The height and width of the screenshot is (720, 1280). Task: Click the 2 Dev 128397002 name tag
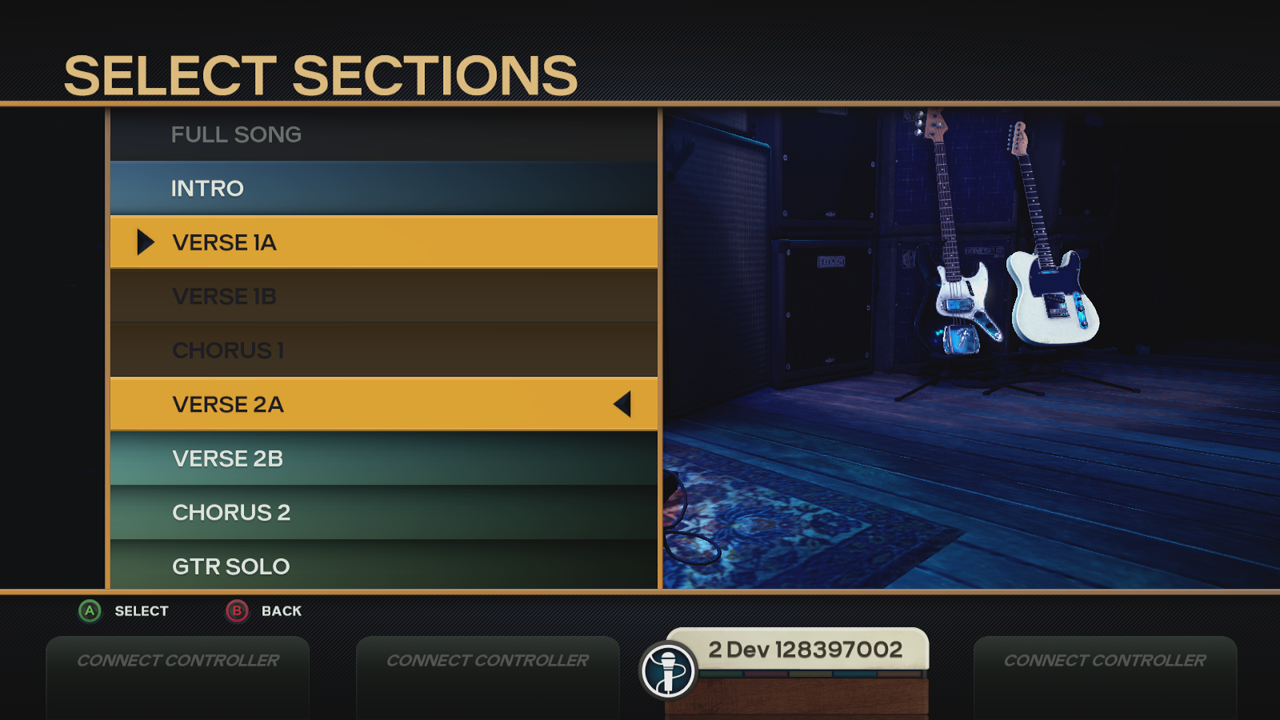coord(810,649)
